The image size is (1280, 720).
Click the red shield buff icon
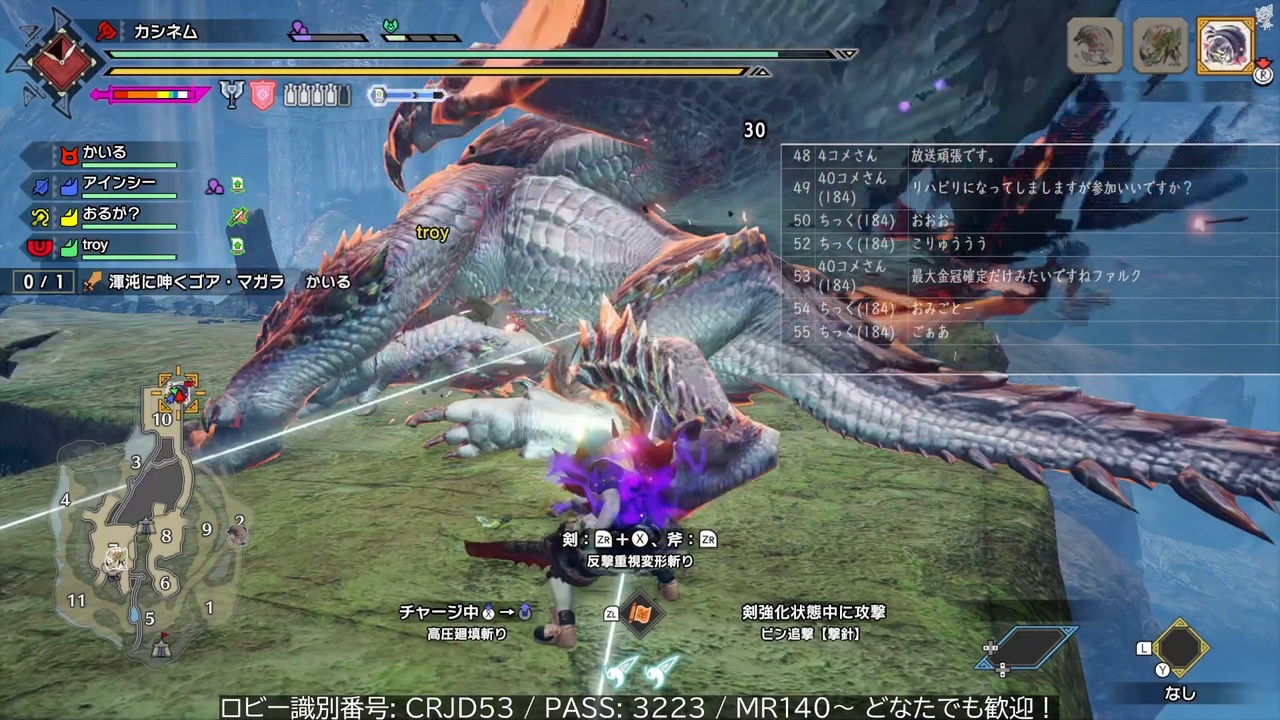pos(263,95)
